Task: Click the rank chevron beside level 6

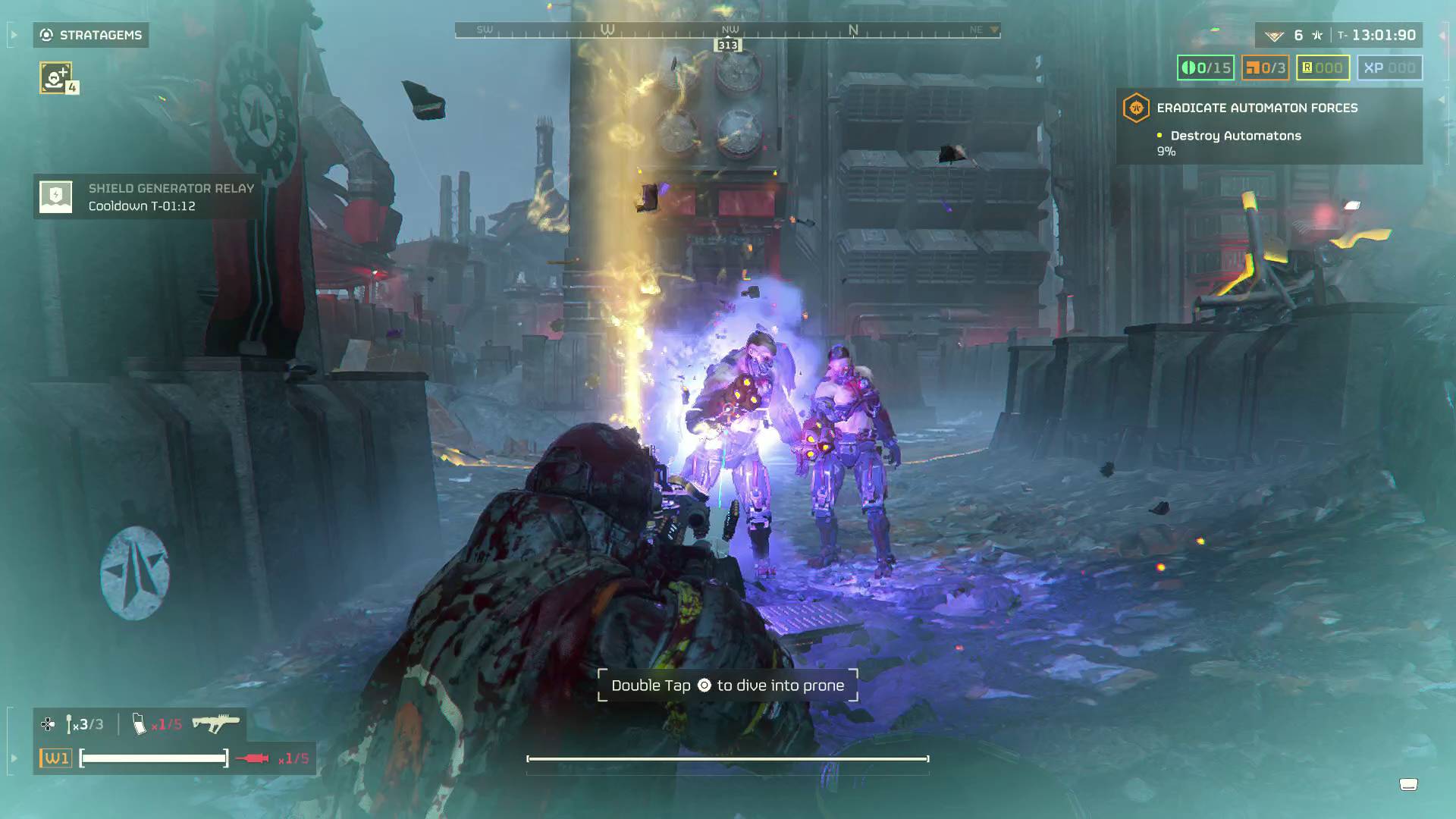Action: coord(1276,34)
